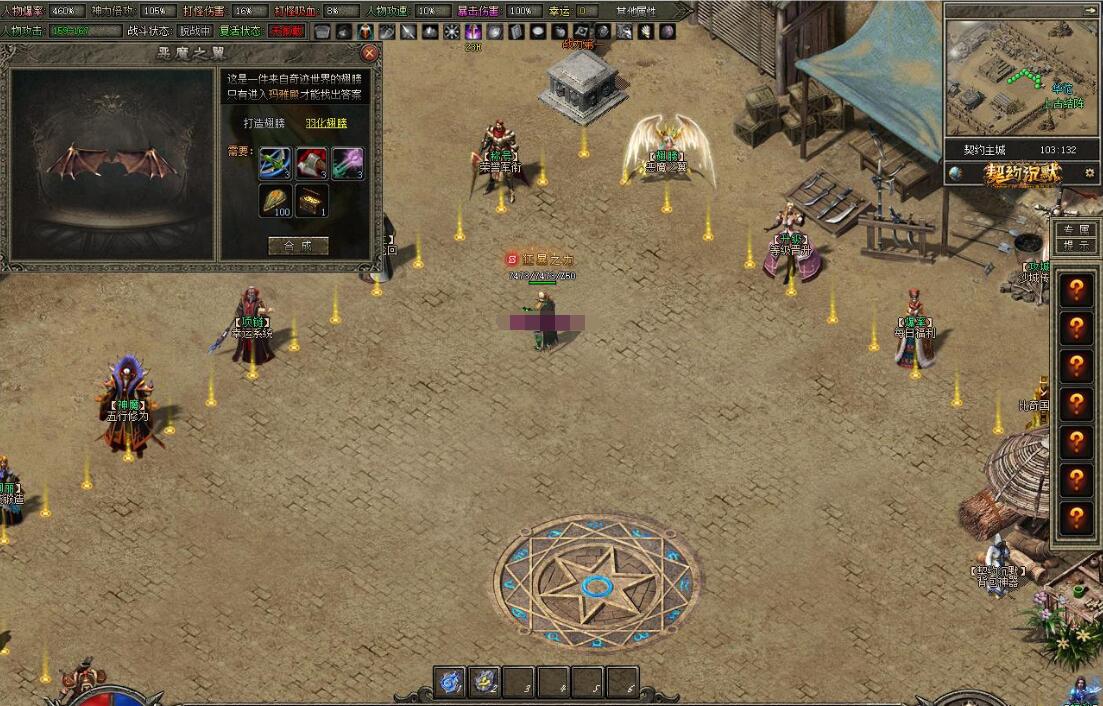
Task: Click the 专属 button
Action: tap(1077, 230)
